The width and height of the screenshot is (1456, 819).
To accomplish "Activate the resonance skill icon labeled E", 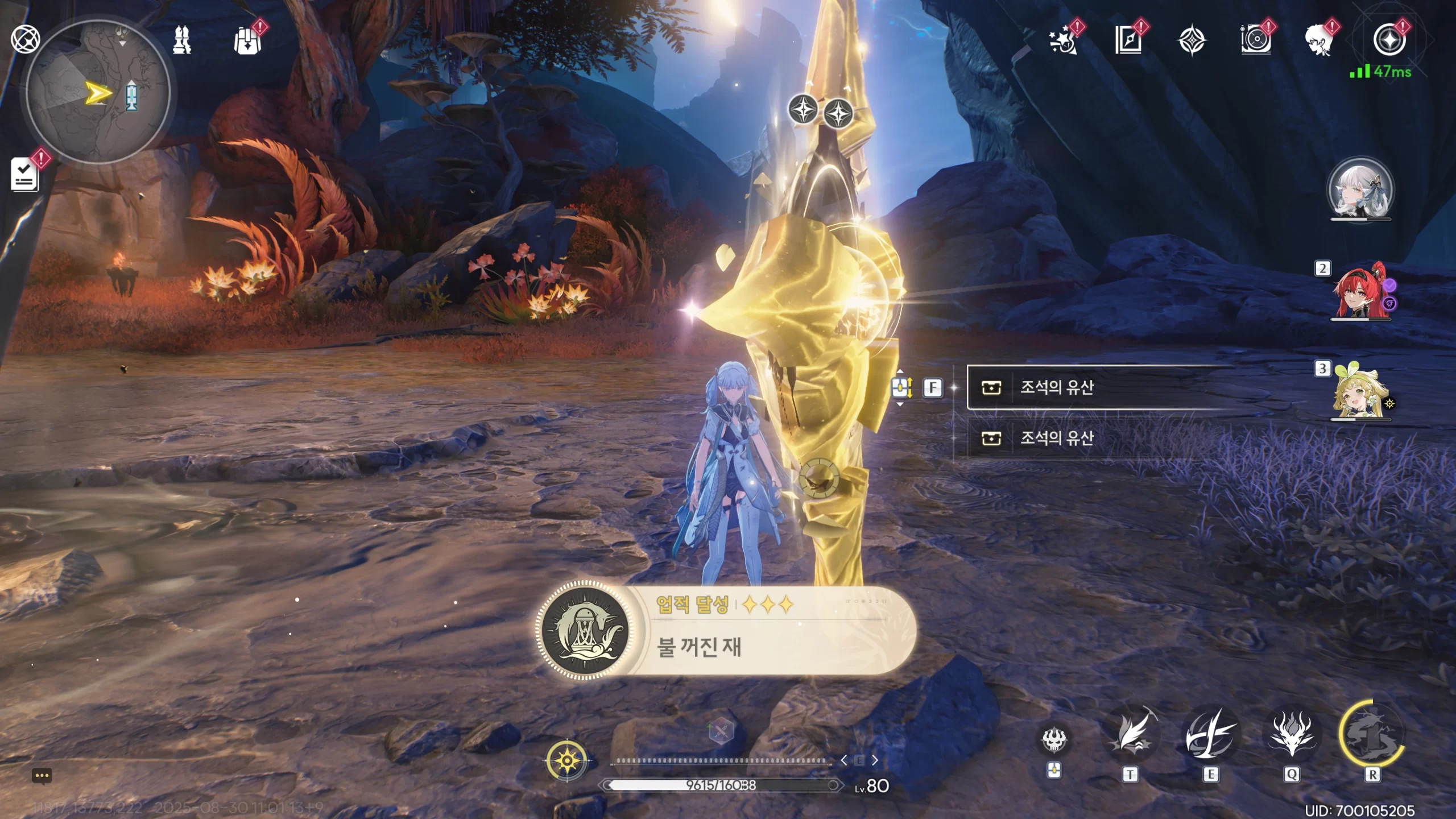I will (1210, 738).
